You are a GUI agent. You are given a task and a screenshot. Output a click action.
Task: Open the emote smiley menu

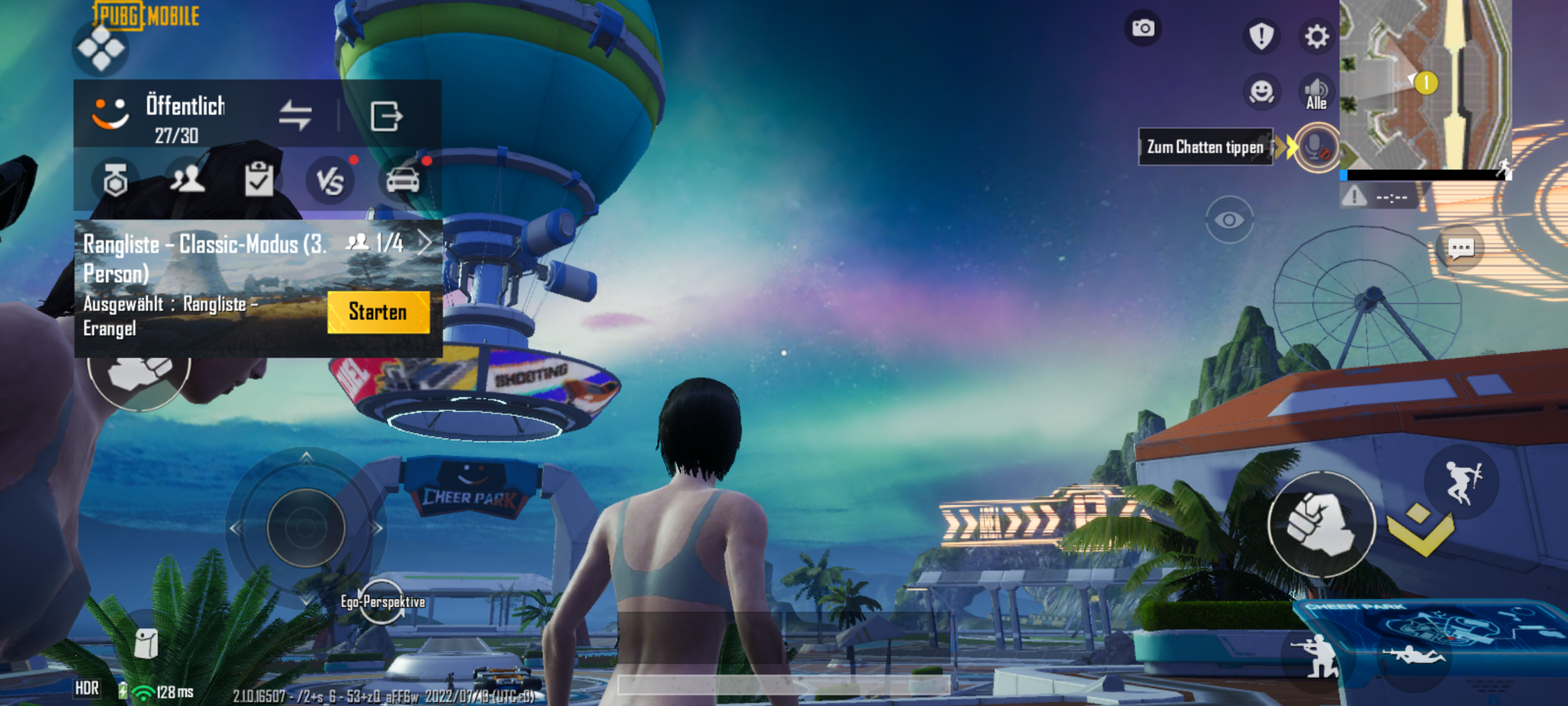pos(1262,92)
